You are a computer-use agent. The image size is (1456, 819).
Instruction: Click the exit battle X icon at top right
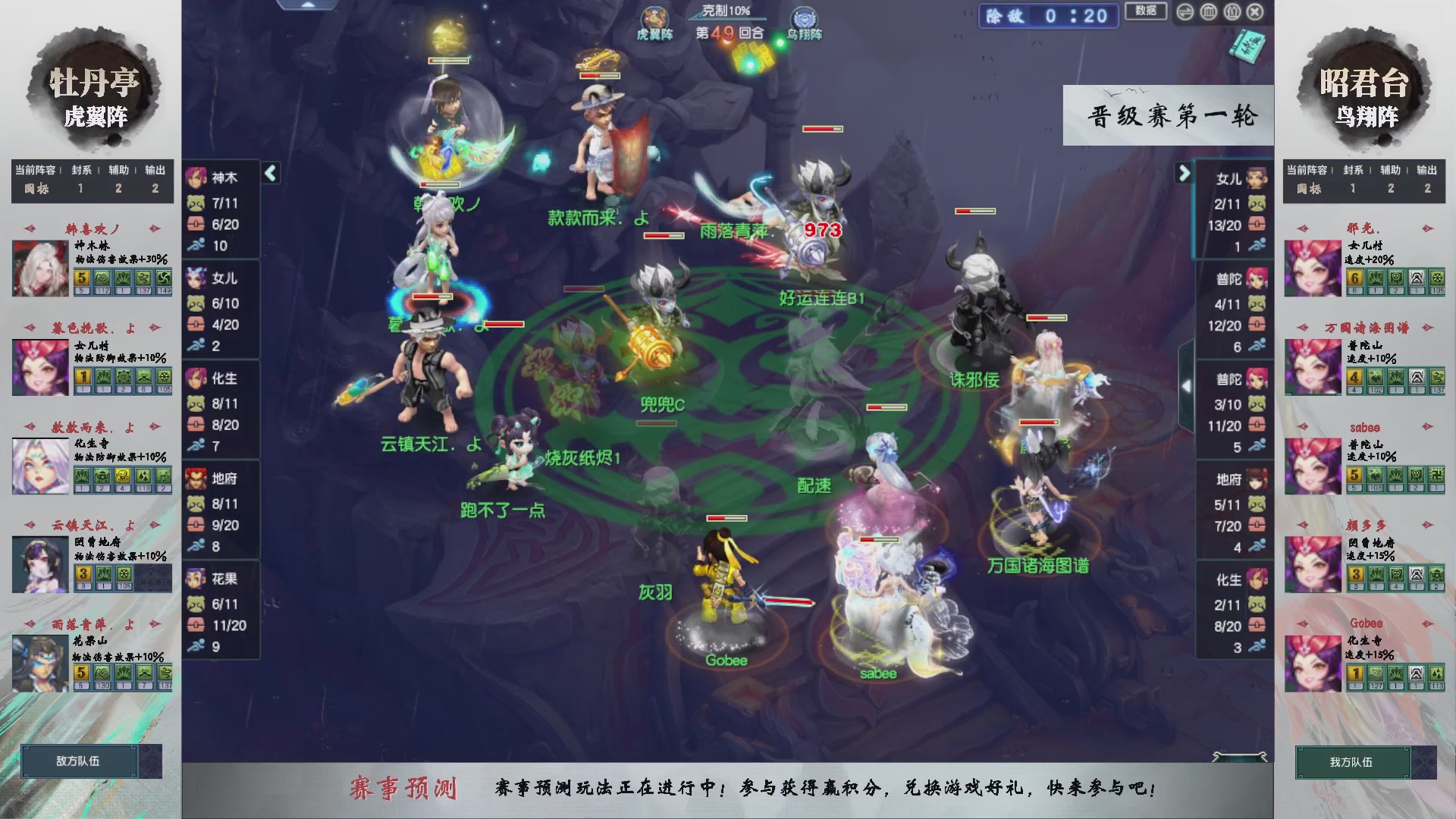(1255, 13)
